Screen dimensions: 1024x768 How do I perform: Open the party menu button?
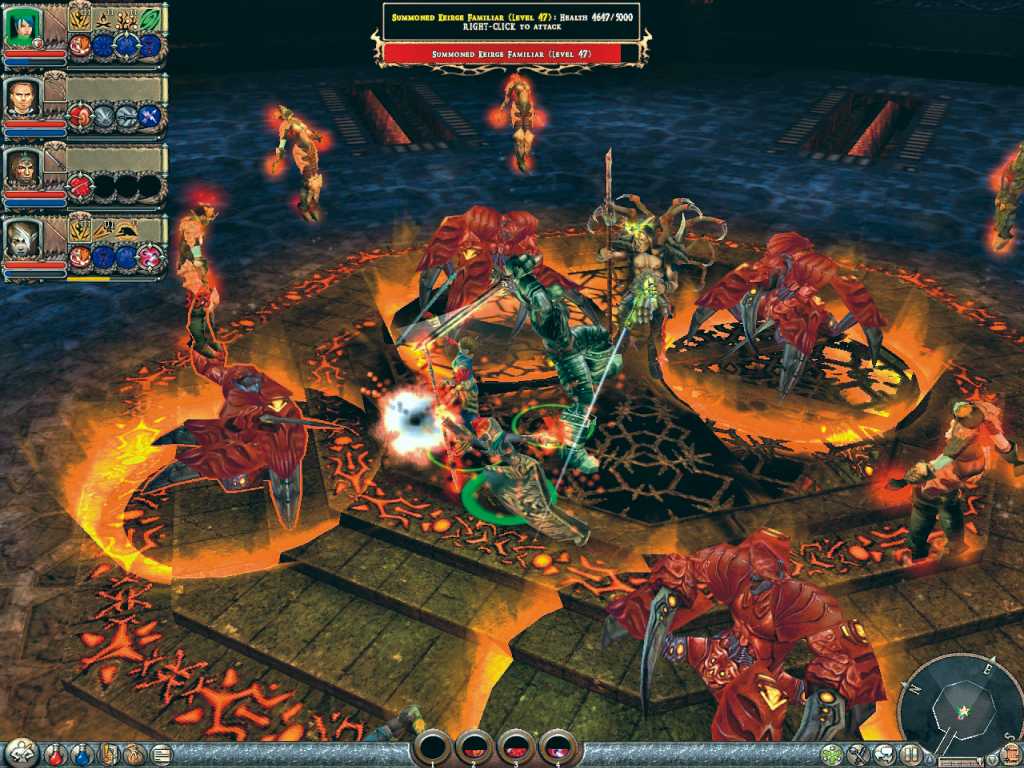click(x=20, y=752)
